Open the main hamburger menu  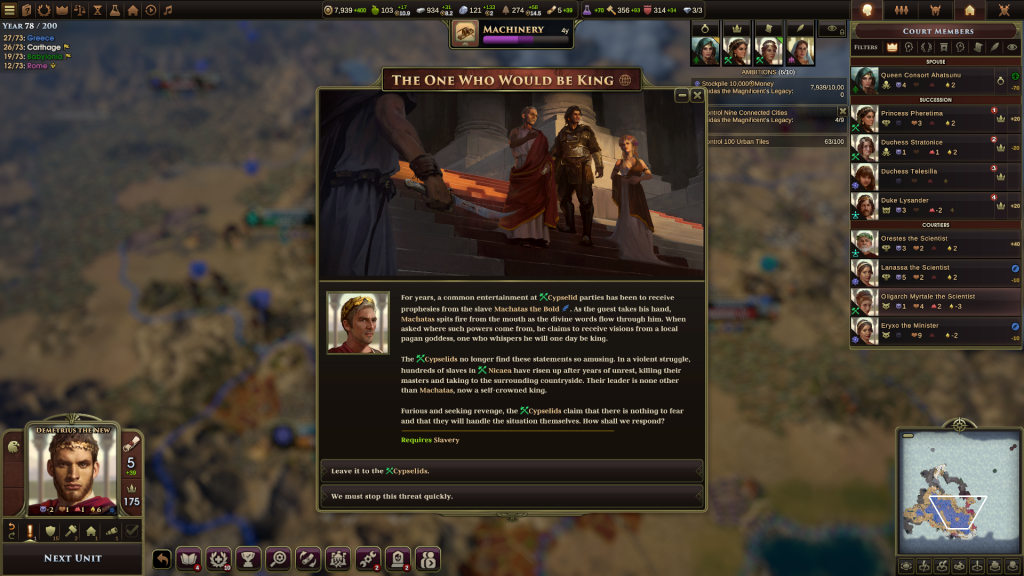point(10,10)
